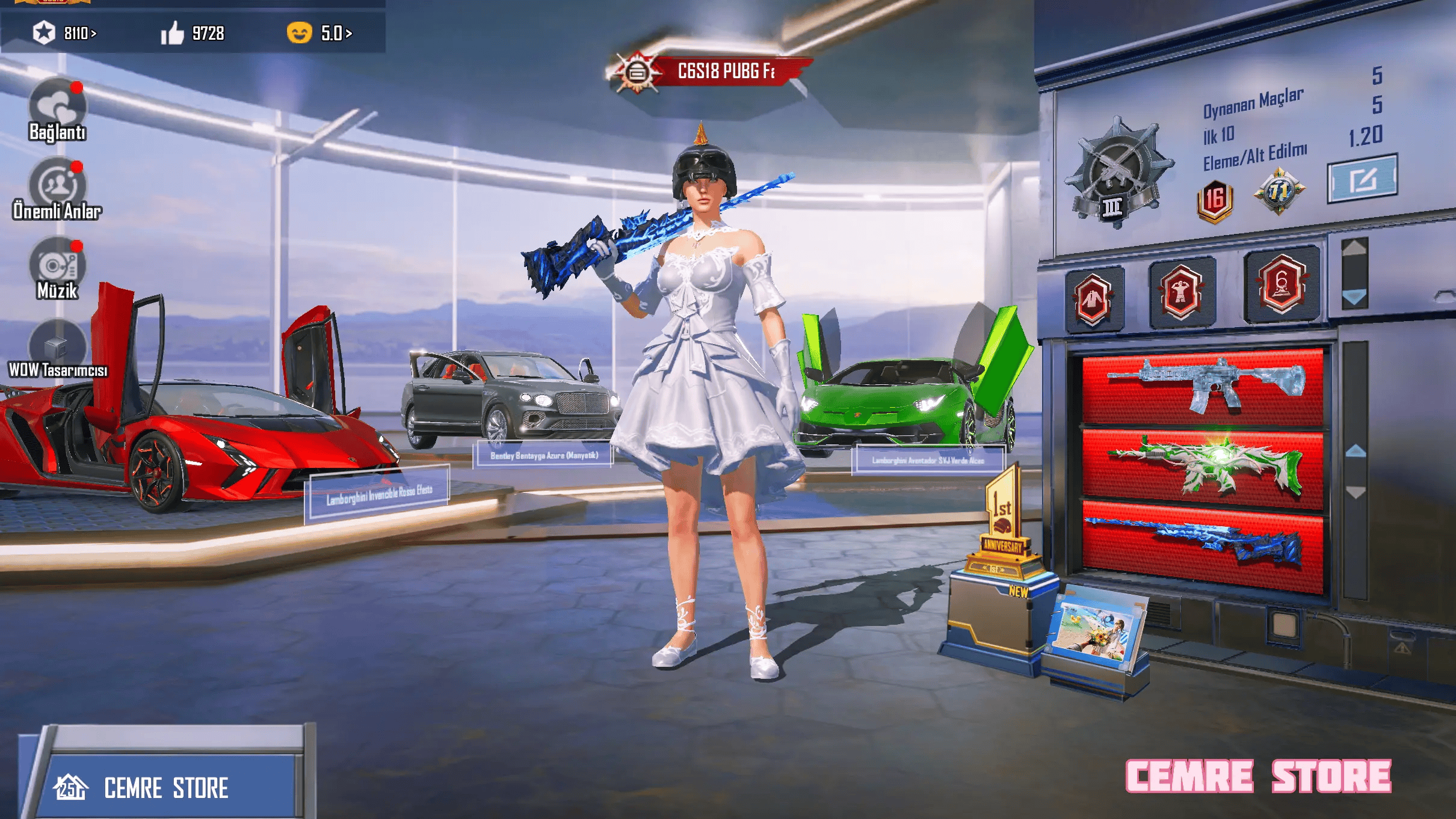Select the red 16 level badge

point(1215,200)
